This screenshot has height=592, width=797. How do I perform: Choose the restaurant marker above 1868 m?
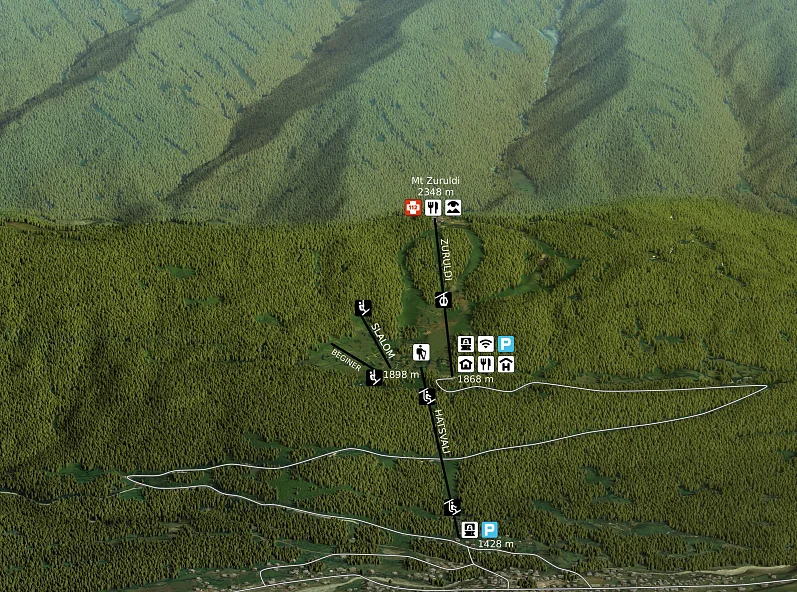click(x=486, y=364)
